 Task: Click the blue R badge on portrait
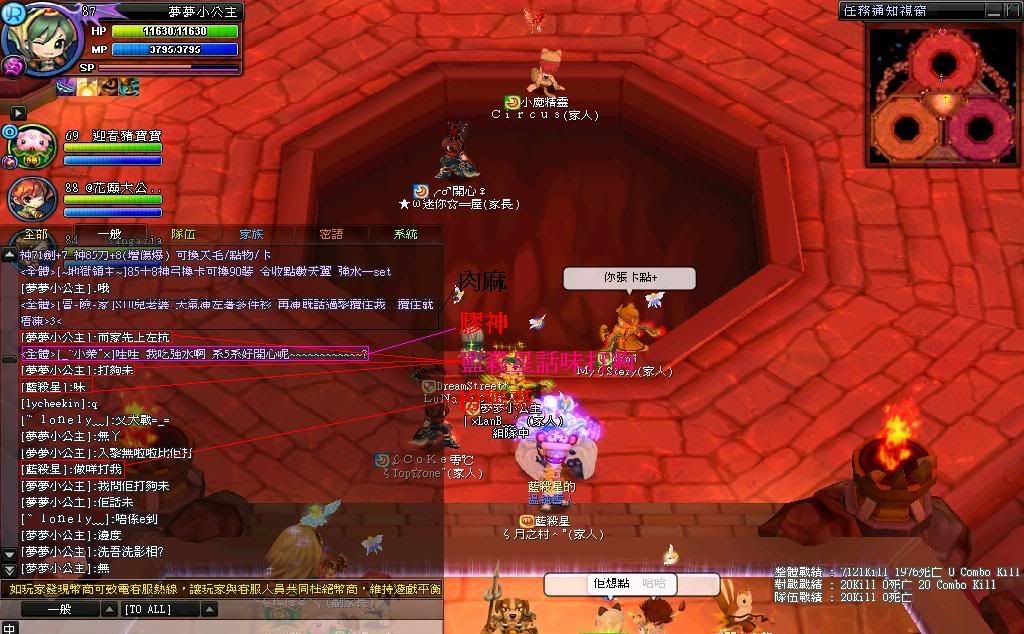[13, 12]
